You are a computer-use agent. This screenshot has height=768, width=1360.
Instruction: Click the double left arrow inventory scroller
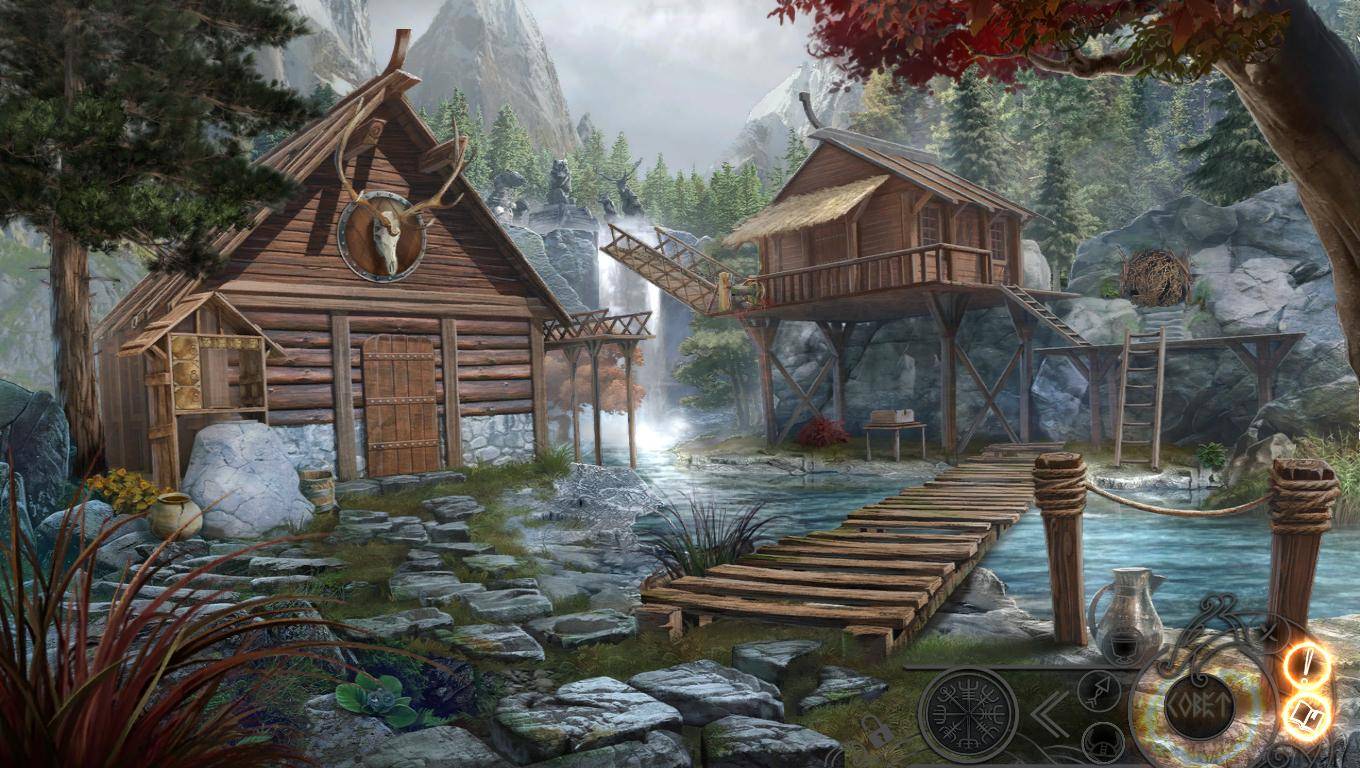pyautogui.click(x=1050, y=713)
